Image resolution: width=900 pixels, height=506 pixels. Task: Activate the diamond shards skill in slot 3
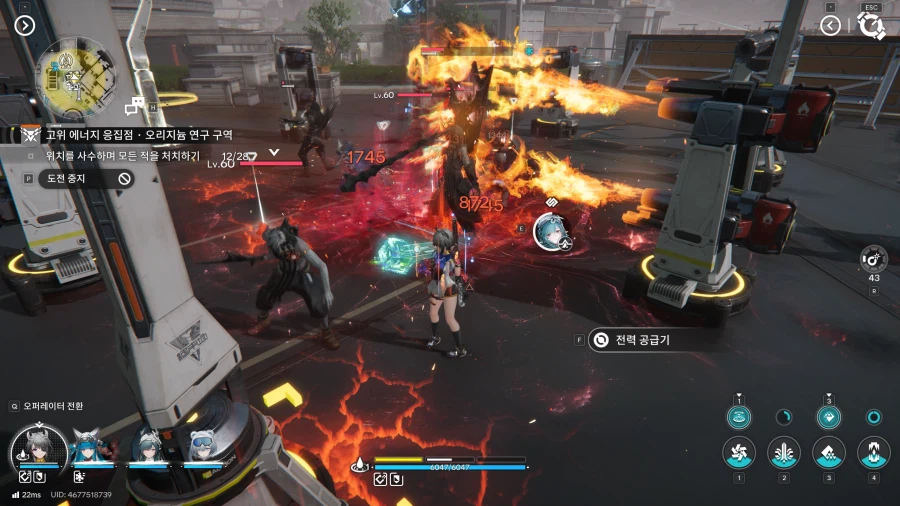829,452
